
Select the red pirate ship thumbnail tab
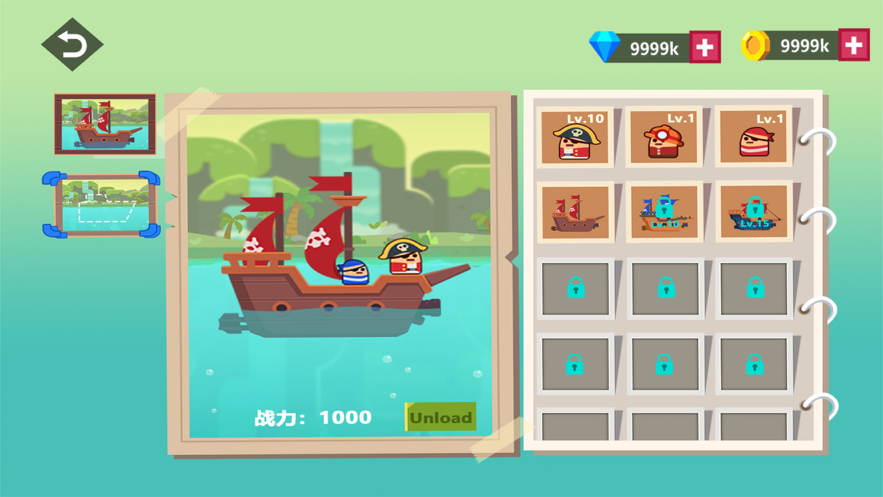pyautogui.click(x=105, y=124)
